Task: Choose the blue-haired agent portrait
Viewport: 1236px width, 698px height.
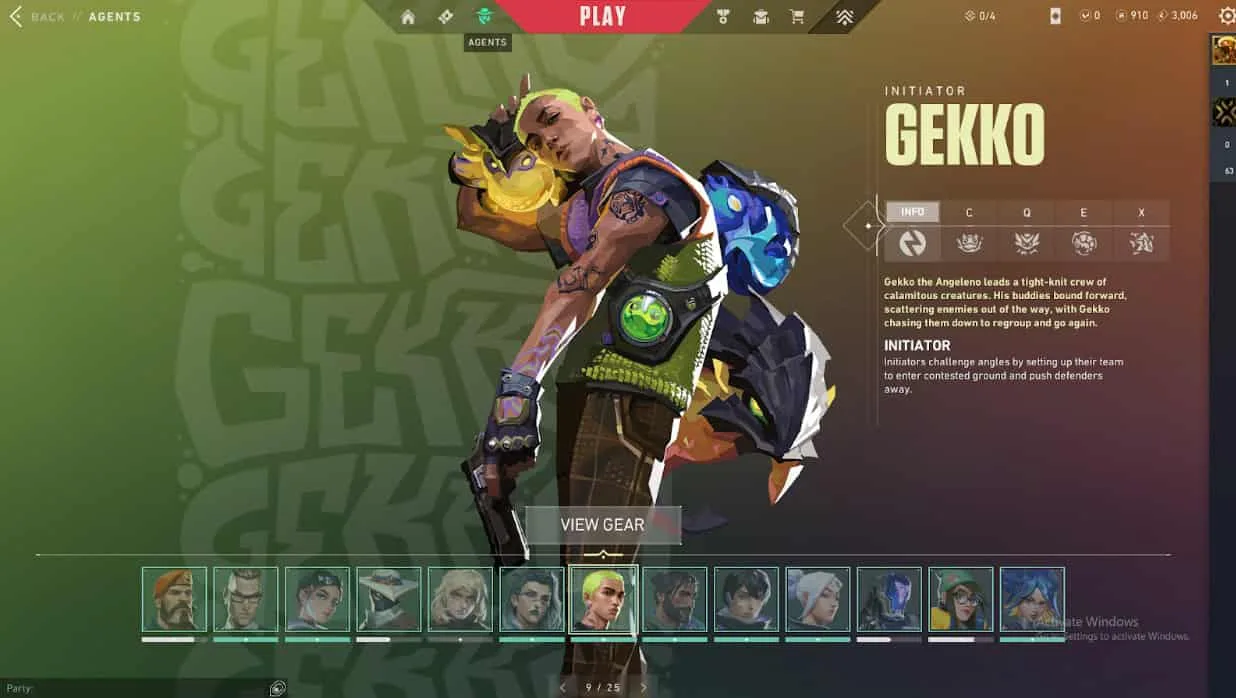Action: click(x=1032, y=600)
